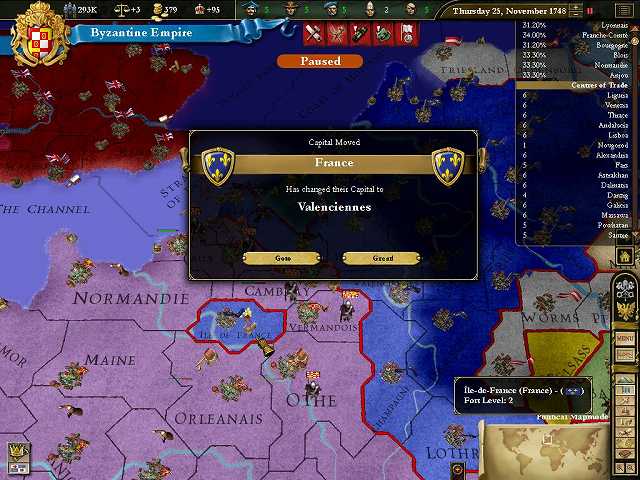Click the Goto button in Capital Moved popup
640x480 pixels.
(282, 258)
